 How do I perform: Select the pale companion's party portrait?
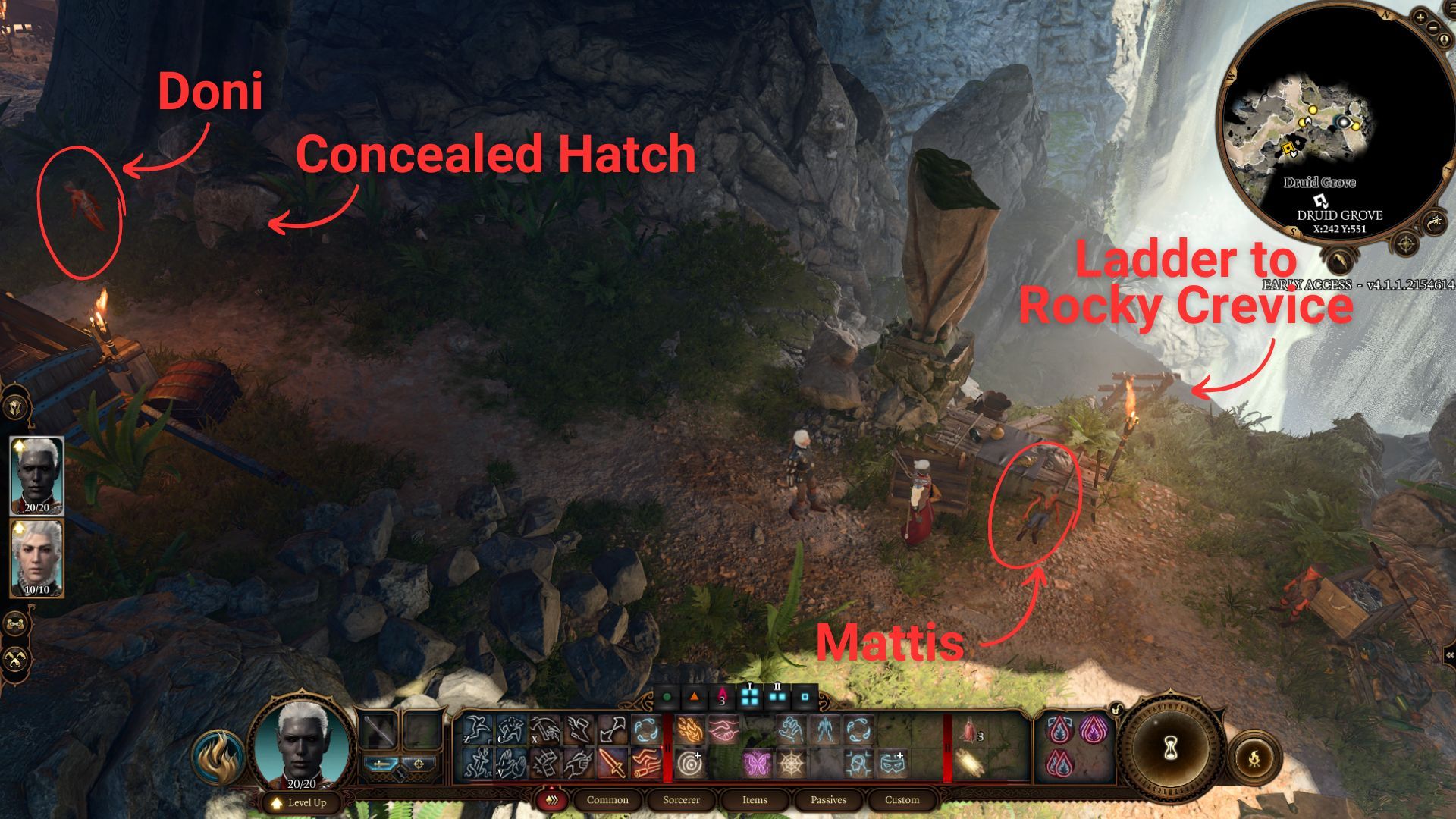tap(36, 557)
